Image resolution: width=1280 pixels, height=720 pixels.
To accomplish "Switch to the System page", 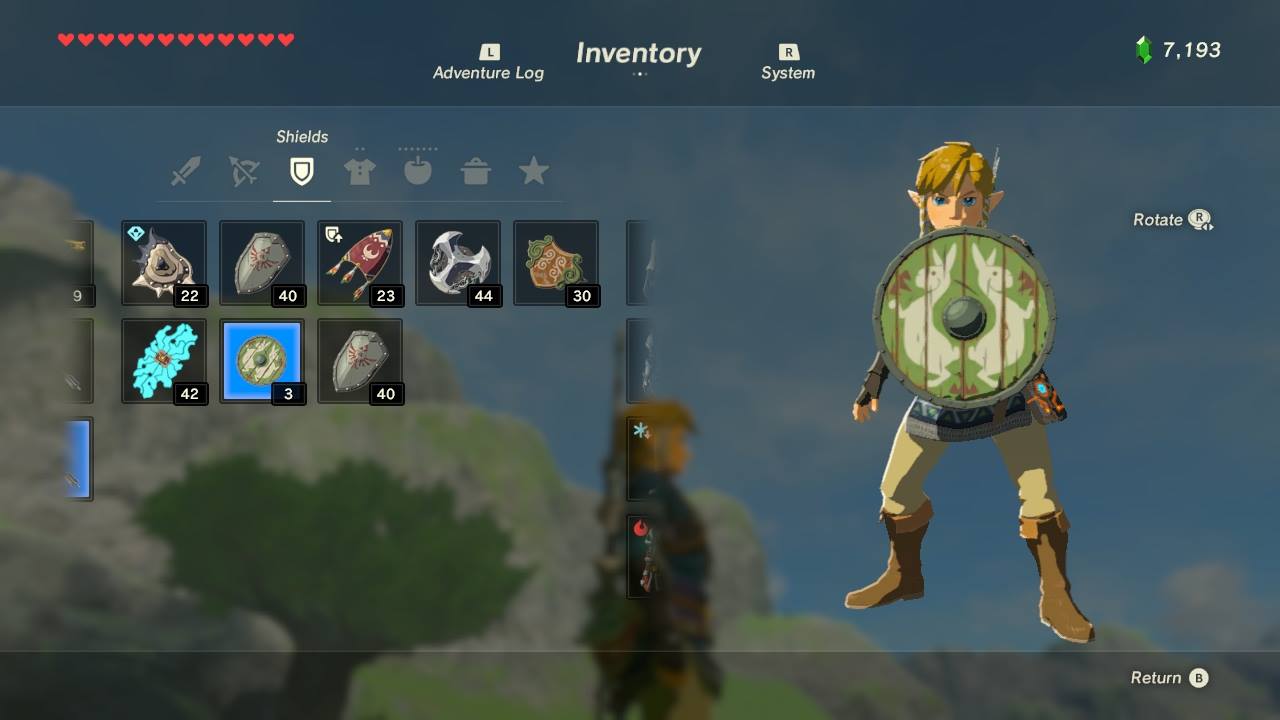I will pyautogui.click(x=788, y=63).
